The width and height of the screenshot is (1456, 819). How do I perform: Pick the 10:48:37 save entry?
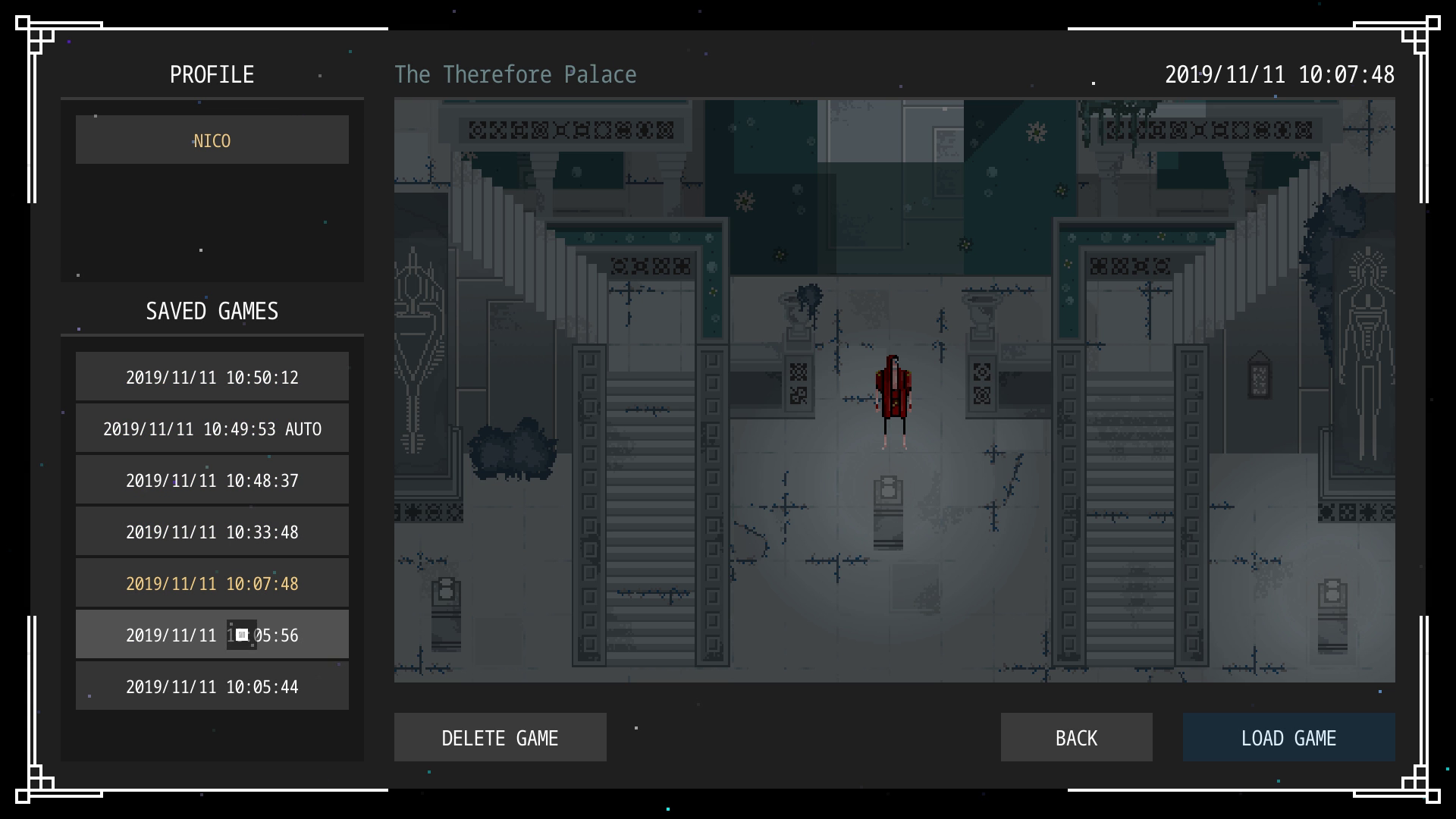click(x=212, y=480)
